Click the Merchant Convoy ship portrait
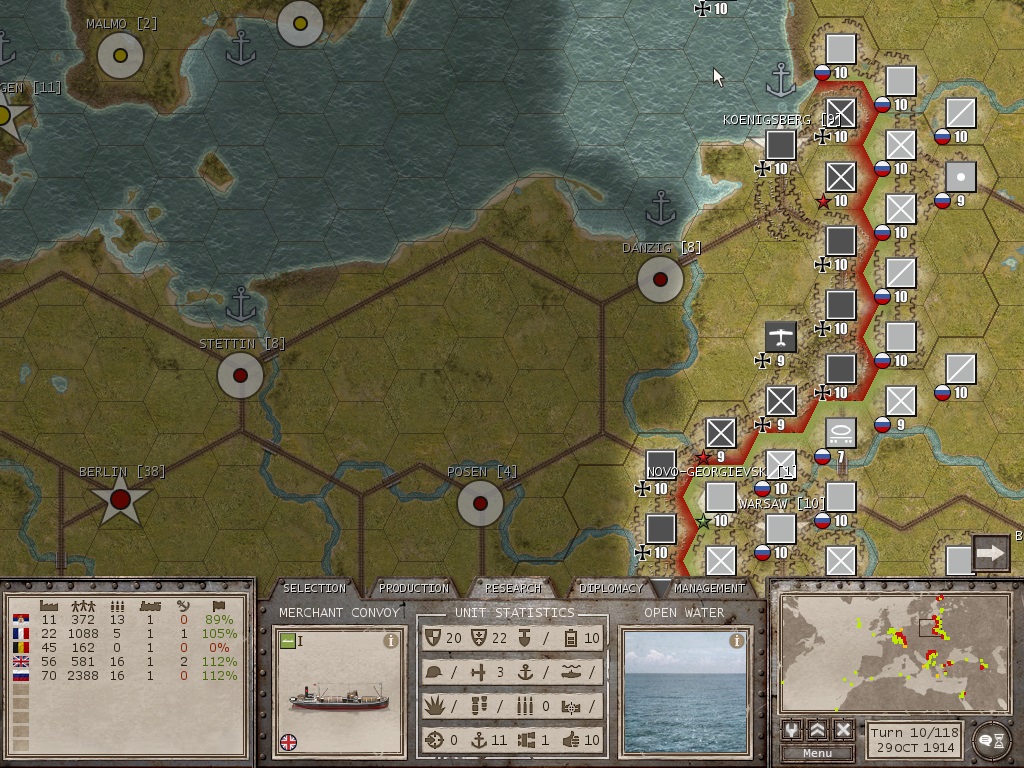The width and height of the screenshot is (1024, 768). [x=338, y=695]
